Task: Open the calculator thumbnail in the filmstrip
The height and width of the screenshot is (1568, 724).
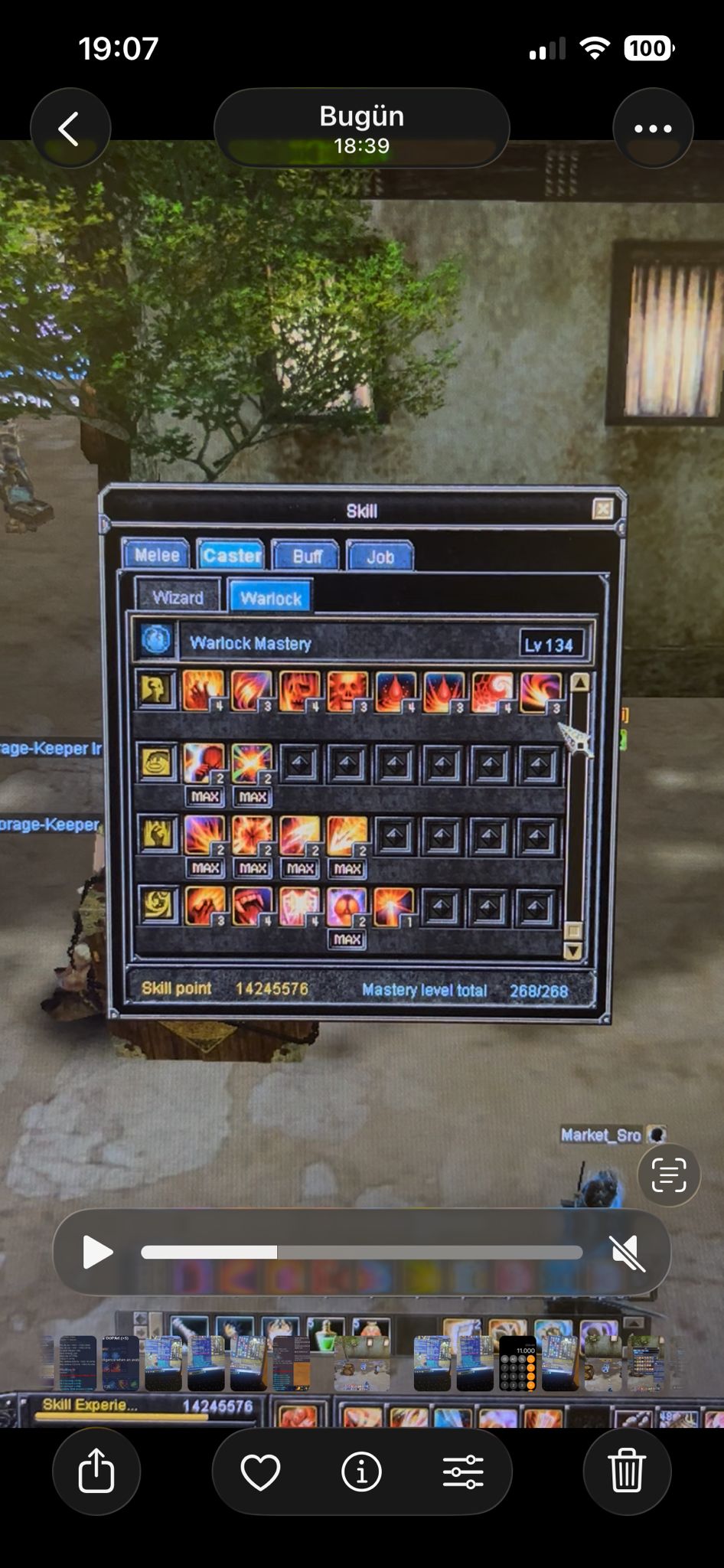Action: 517,1363
